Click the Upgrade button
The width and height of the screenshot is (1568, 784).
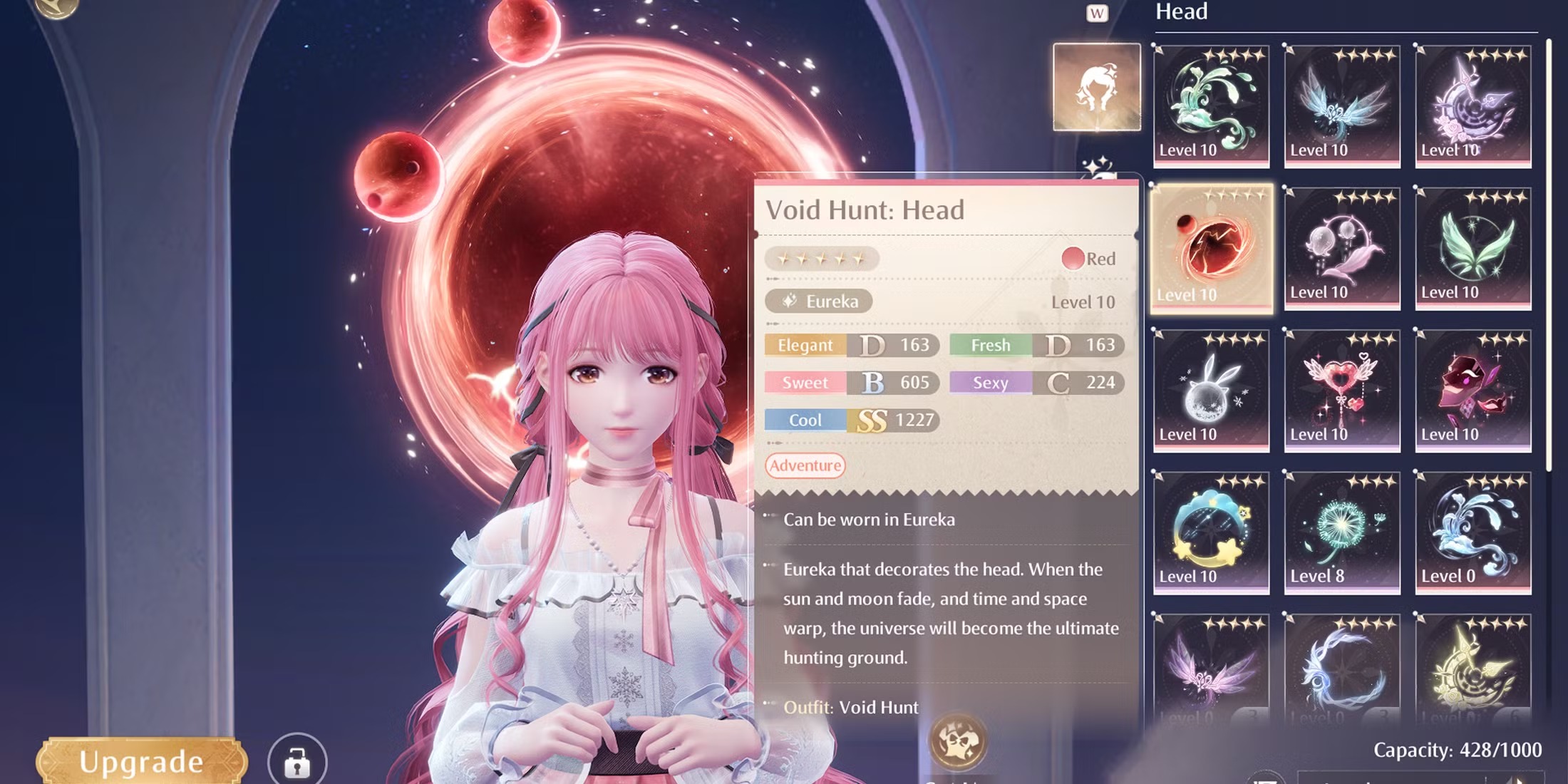(141, 761)
